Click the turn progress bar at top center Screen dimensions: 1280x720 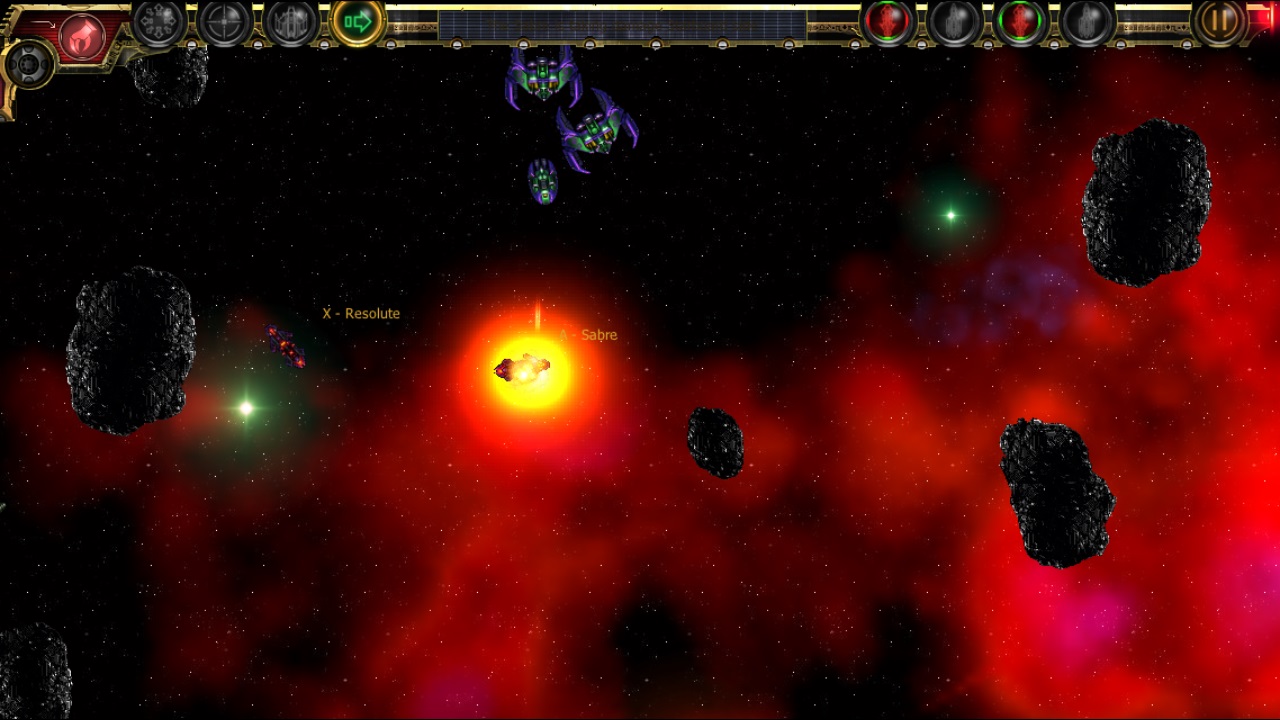[x=620, y=20]
